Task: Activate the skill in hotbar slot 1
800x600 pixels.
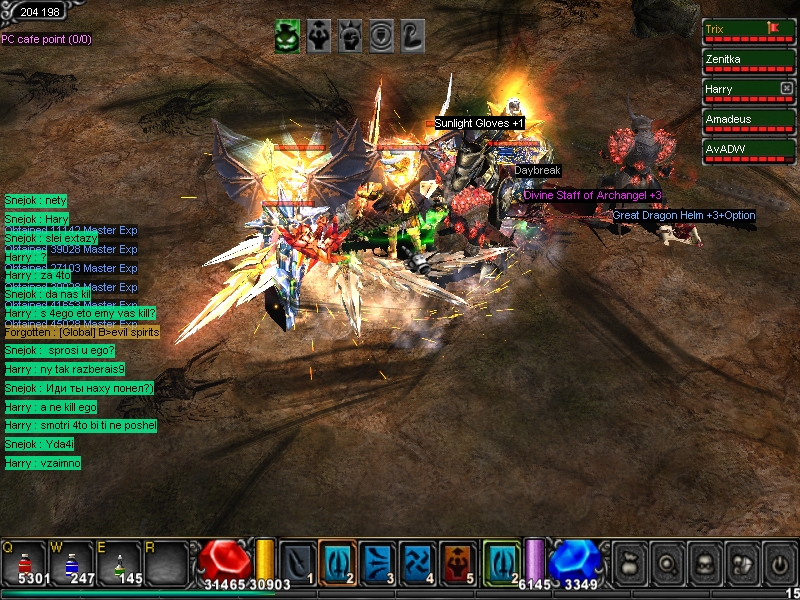Action: (x=297, y=560)
